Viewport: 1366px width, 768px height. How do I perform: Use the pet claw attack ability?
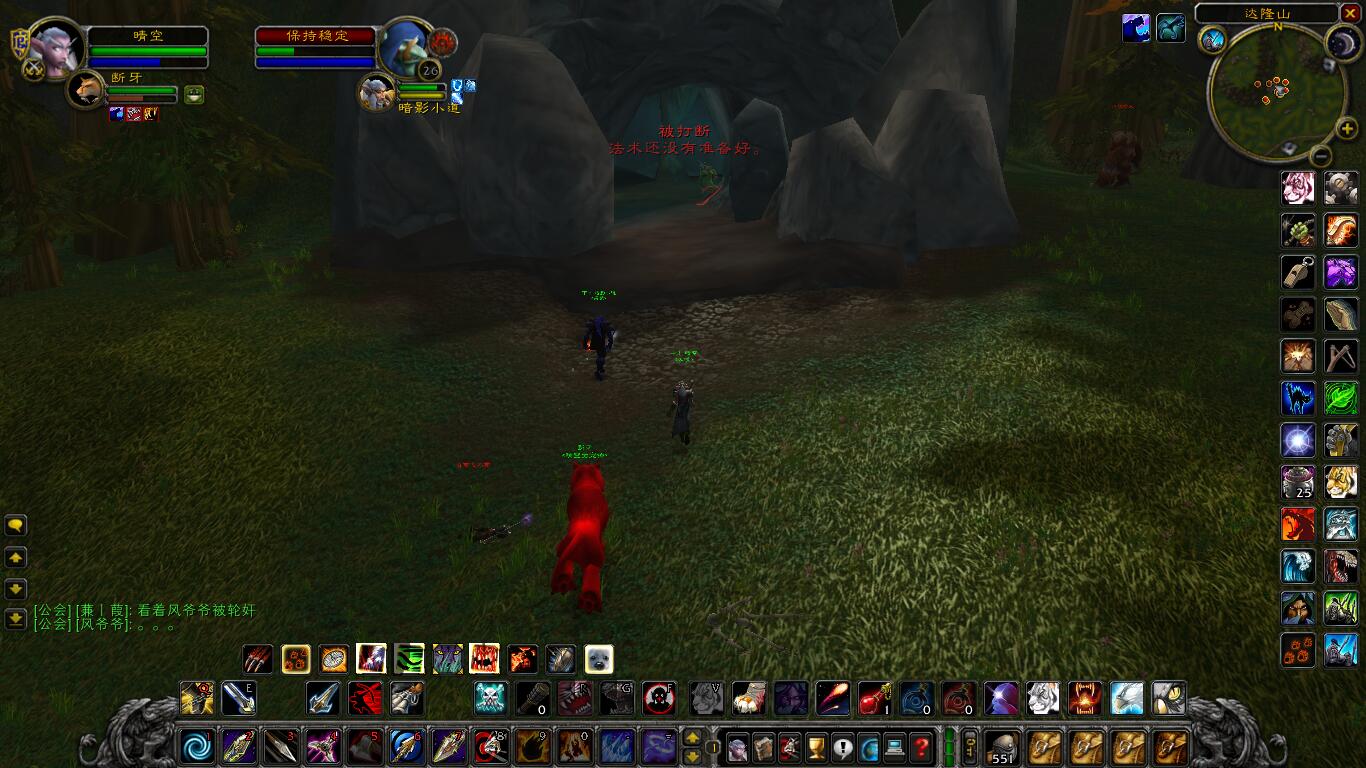click(258, 659)
